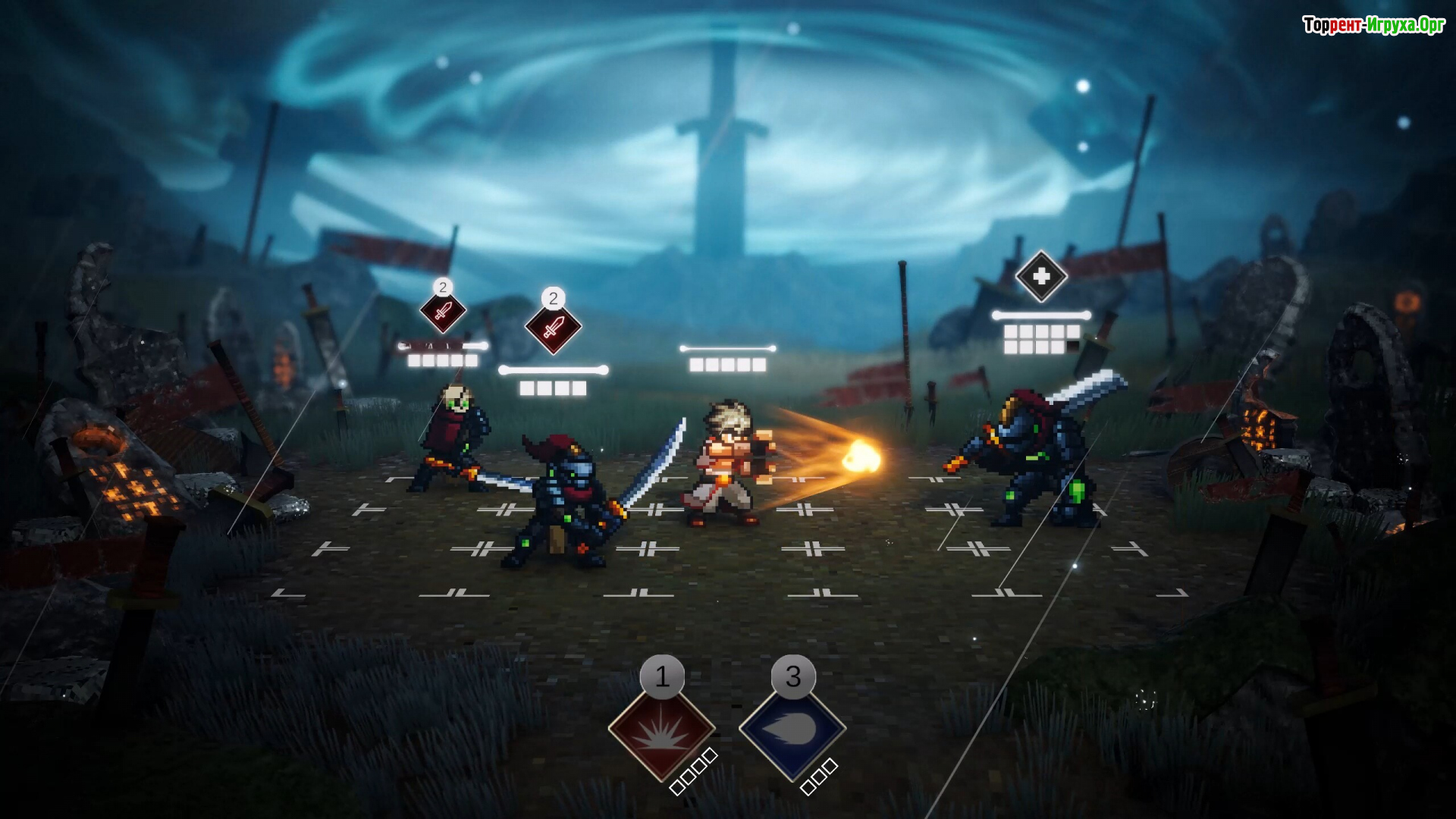Click the sword intent icon above the red-hooded swordsman
This screenshot has height=819, width=1456.
tap(554, 327)
